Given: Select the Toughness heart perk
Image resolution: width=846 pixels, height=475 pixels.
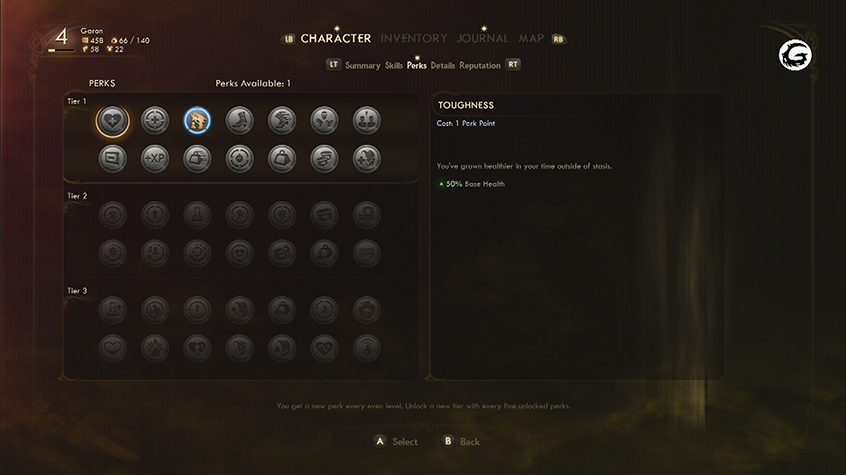Looking at the screenshot, I should click(112, 121).
